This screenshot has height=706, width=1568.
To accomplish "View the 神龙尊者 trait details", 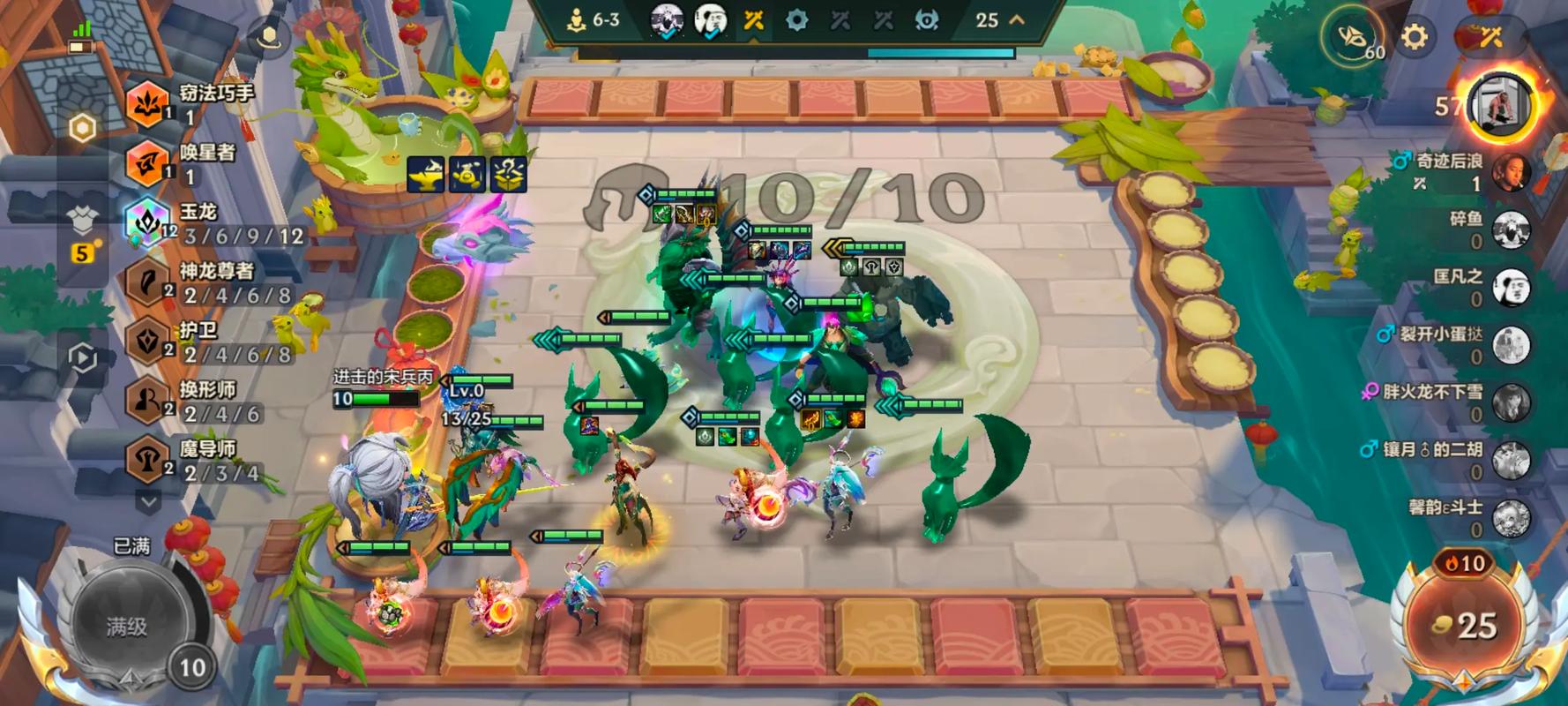I will (x=147, y=282).
